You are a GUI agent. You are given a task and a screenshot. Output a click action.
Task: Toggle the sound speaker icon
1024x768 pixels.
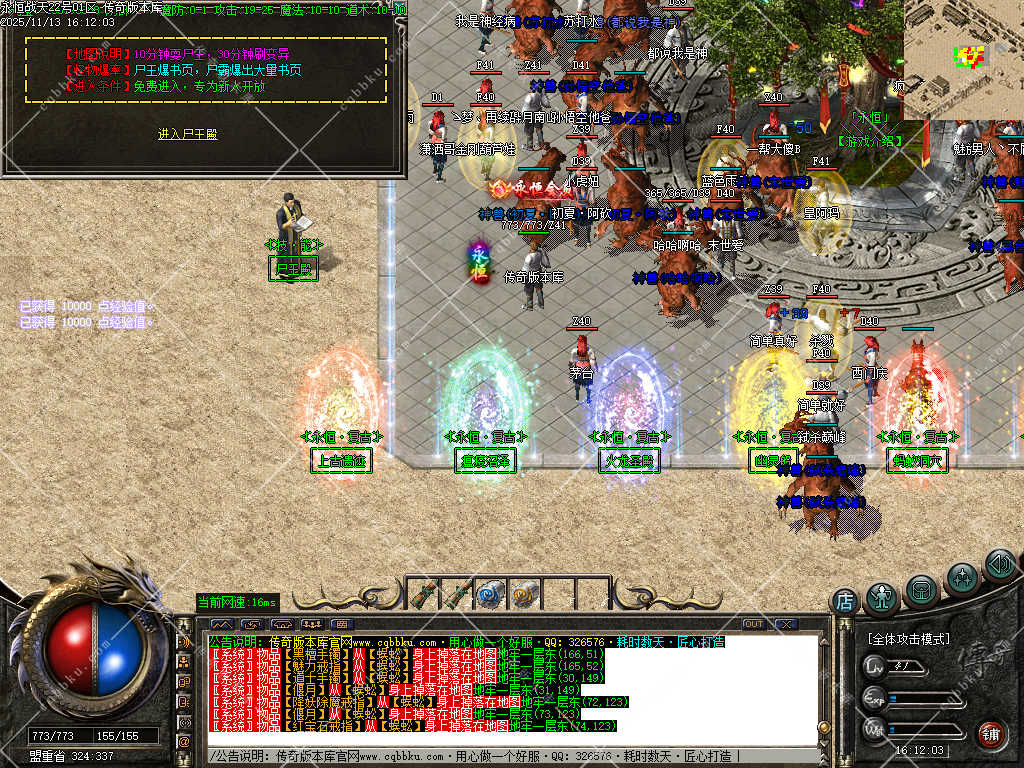point(999,565)
